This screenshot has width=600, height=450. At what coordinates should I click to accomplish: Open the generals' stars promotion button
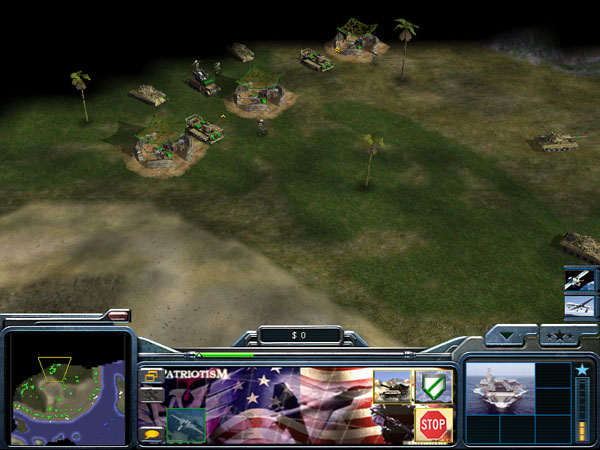[x=560, y=336]
